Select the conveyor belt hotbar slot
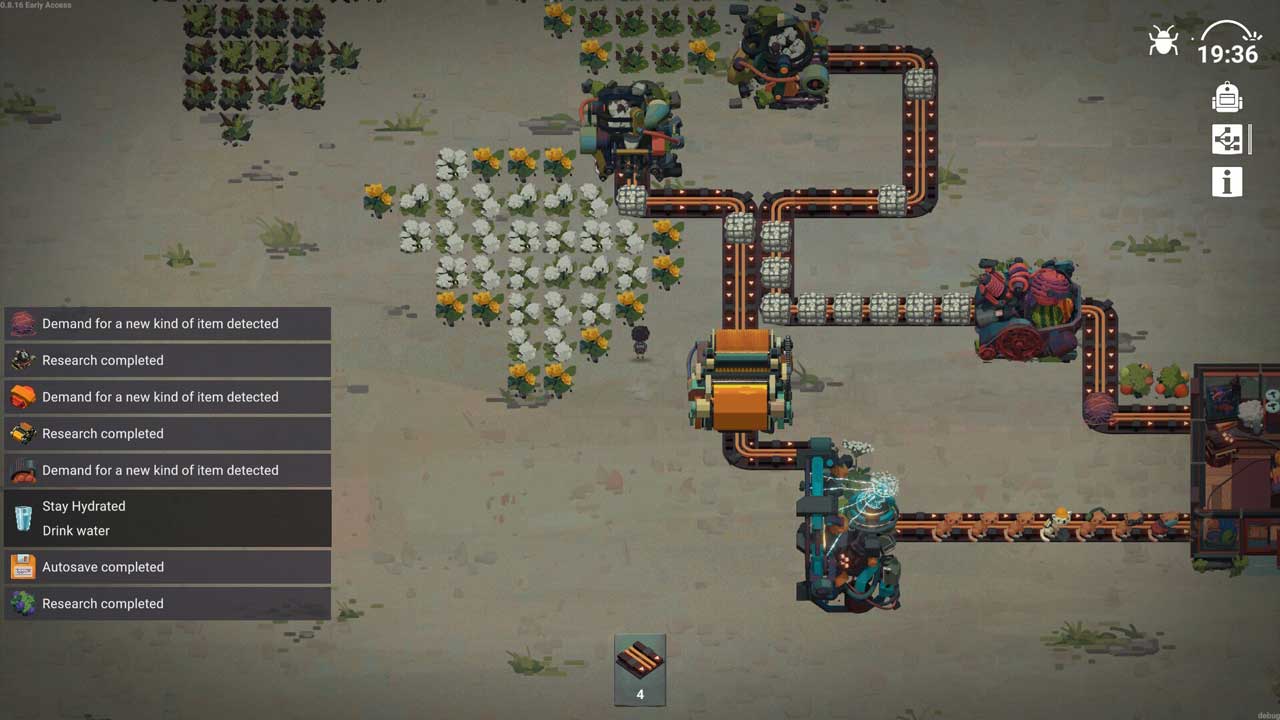1280x720 pixels. tap(640, 669)
